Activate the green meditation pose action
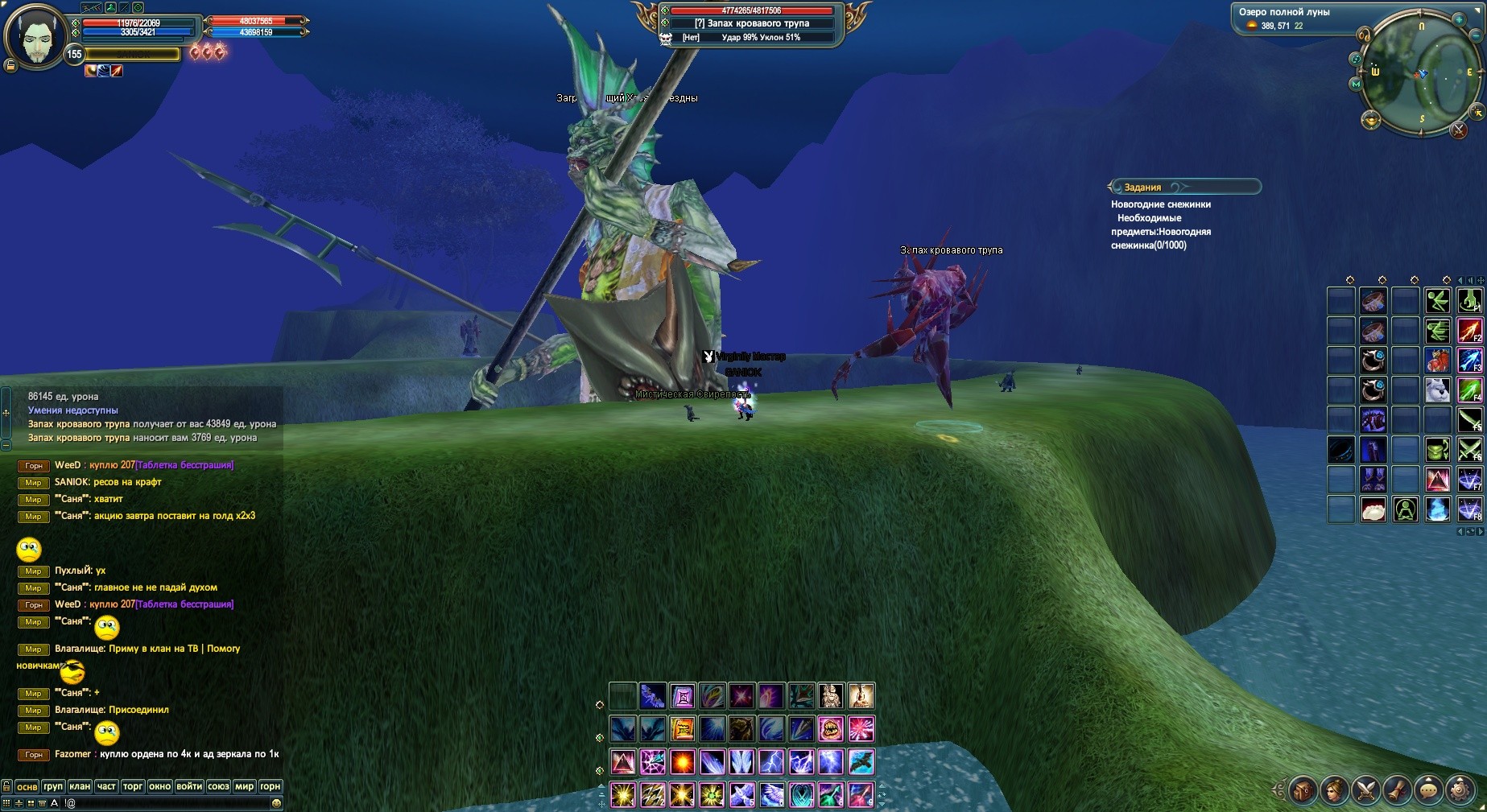This screenshot has height=812, width=1487. click(x=1406, y=509)
